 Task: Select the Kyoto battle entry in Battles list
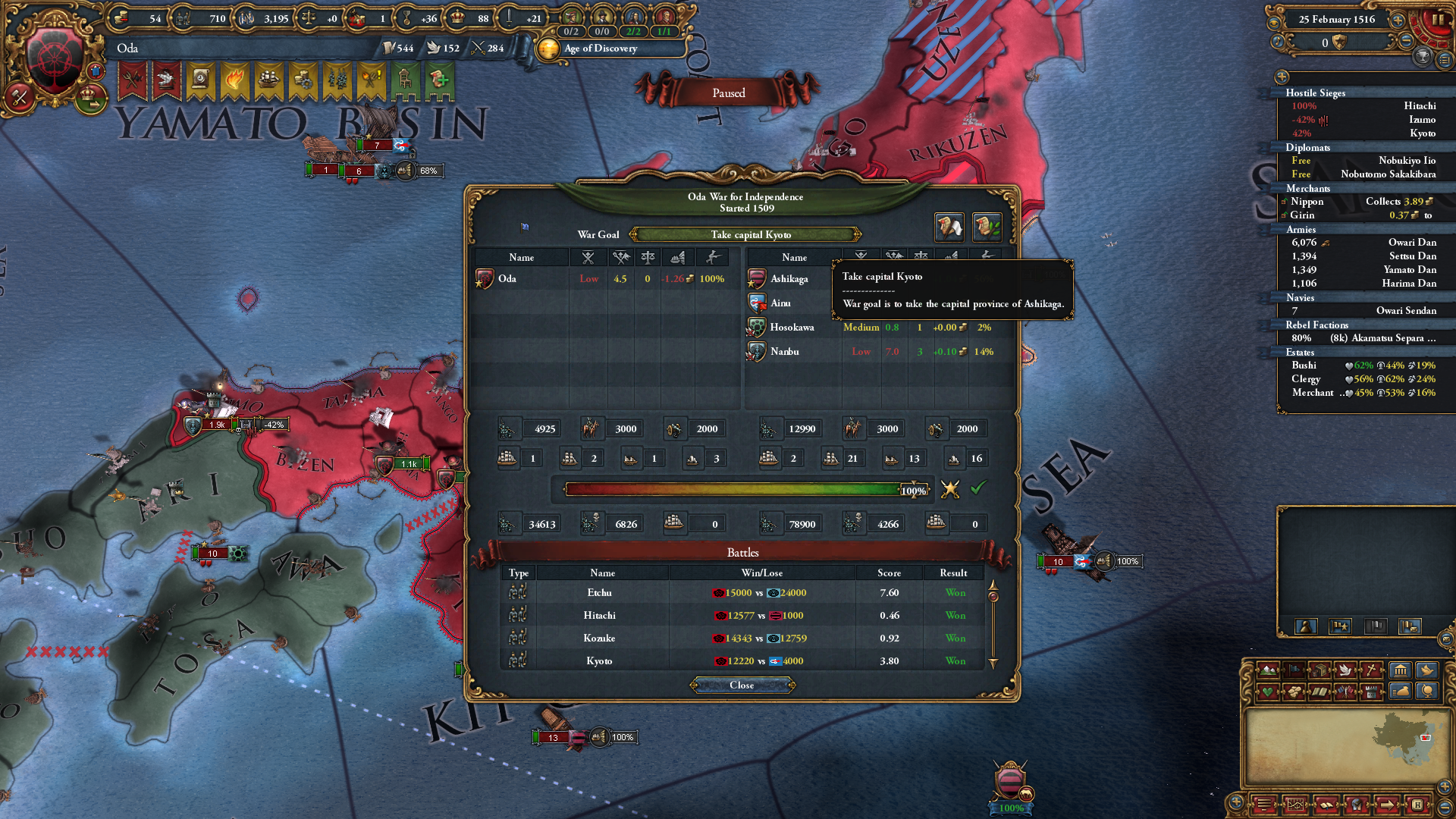(599, 661)
